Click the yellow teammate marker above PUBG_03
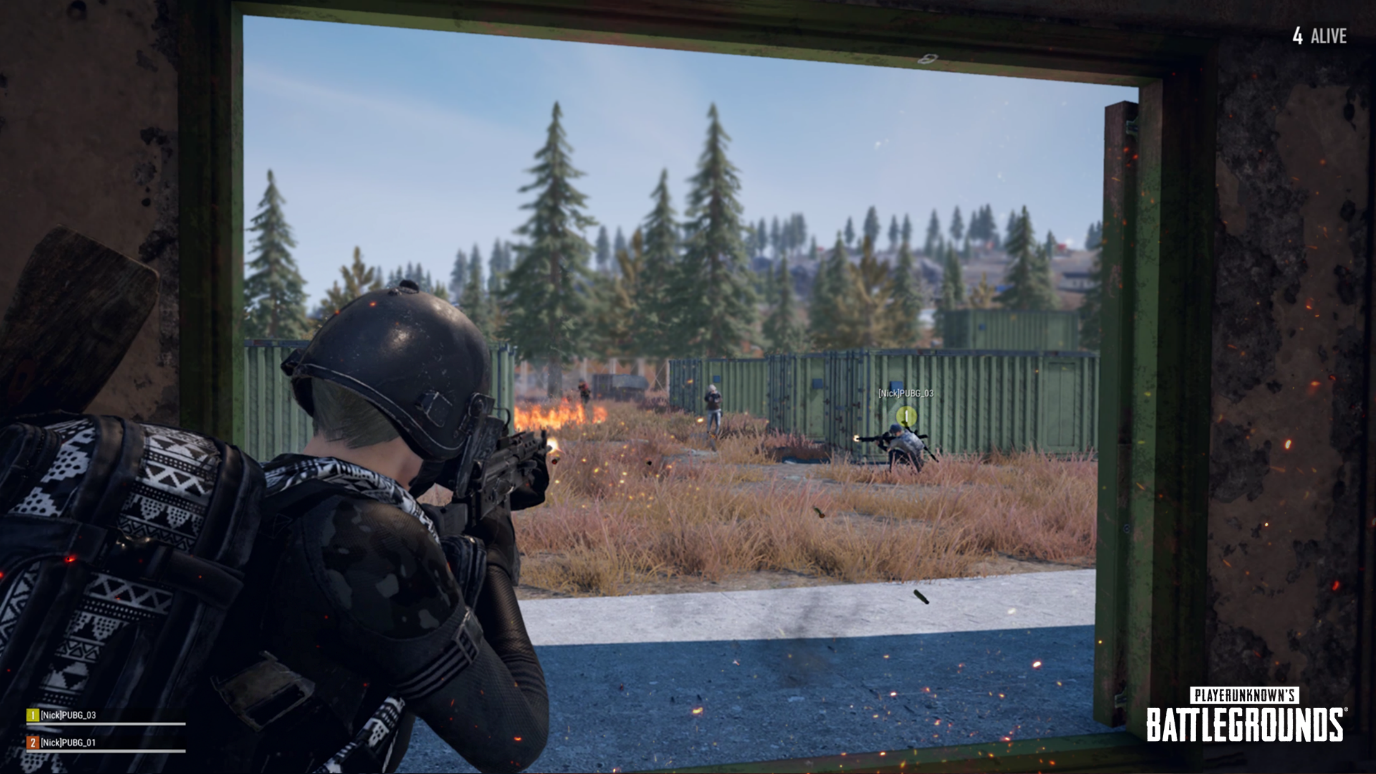Viewport: 1376px width, 774px height. [906, 415]
